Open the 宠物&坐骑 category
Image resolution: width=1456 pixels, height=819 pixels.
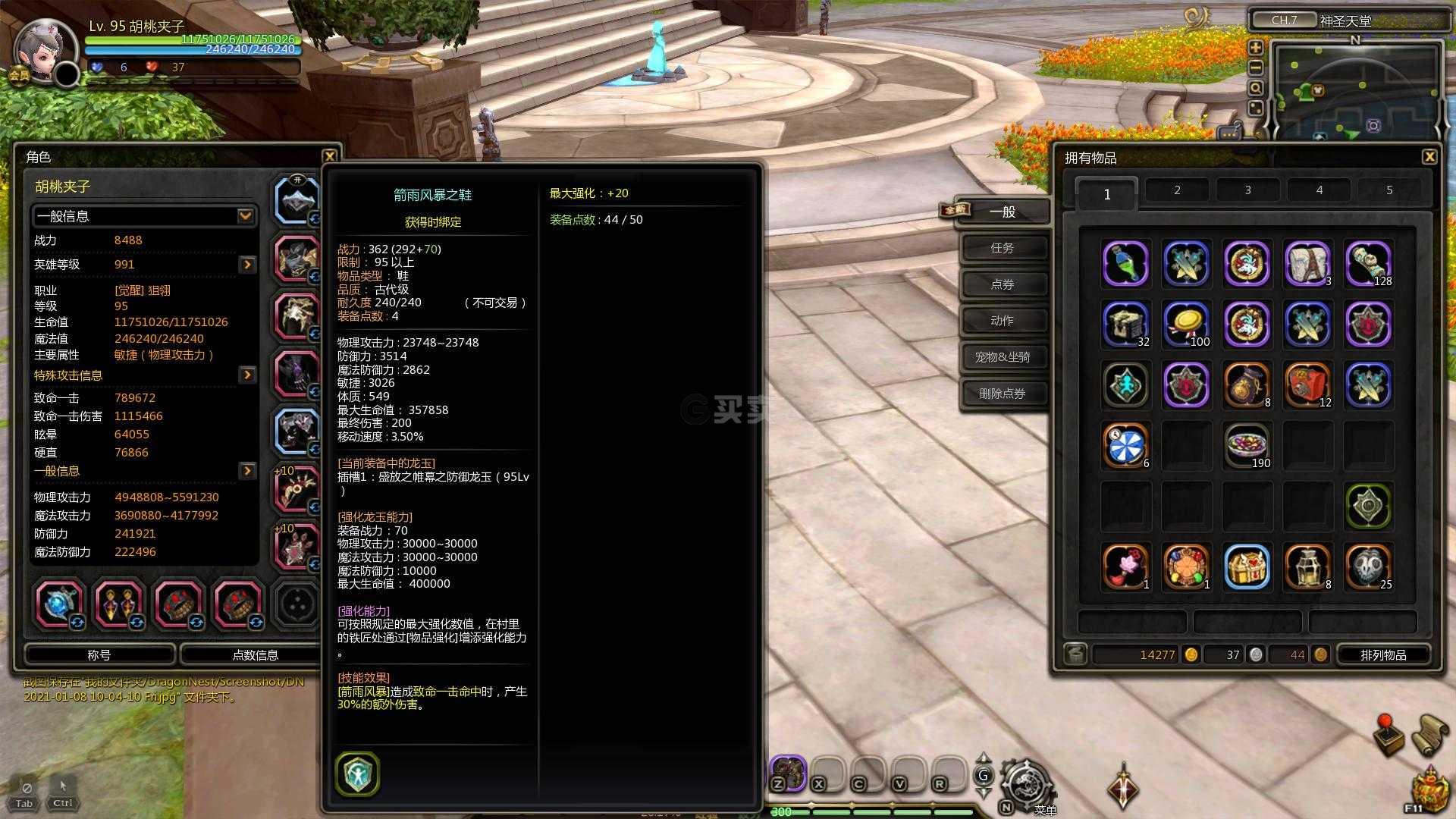tap(1003, 357)
